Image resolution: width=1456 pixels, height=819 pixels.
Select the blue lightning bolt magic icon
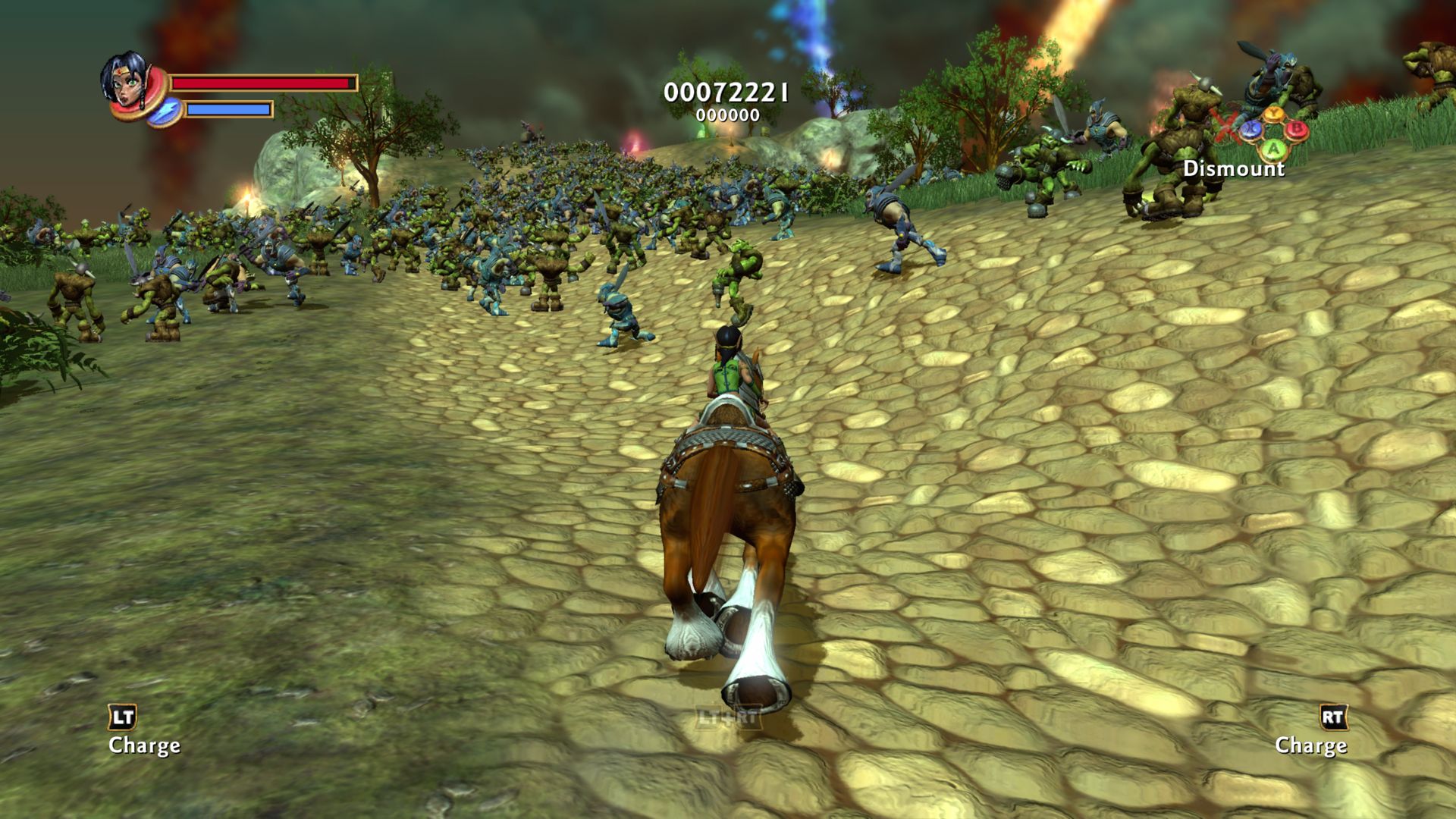coord(165,112)
